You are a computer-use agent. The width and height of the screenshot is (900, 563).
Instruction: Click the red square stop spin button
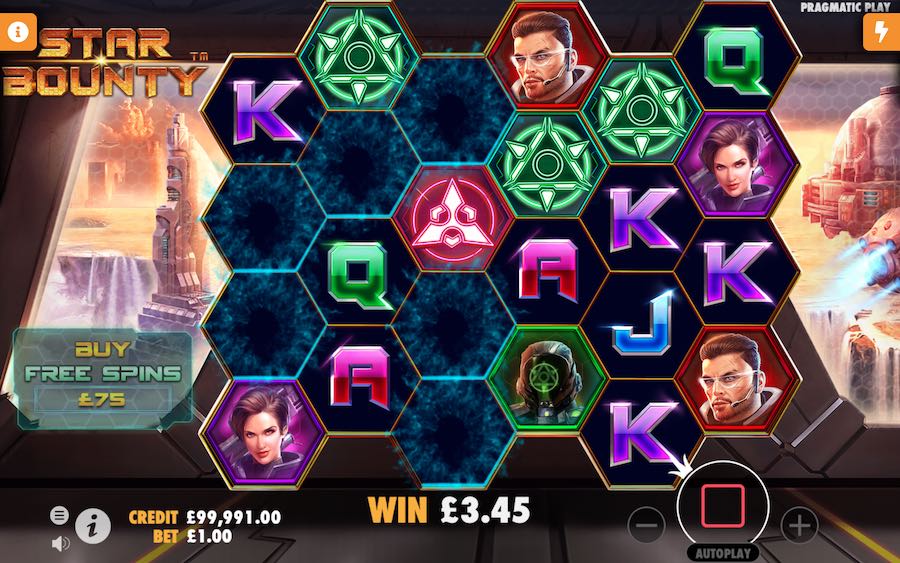tap(720, 507)
